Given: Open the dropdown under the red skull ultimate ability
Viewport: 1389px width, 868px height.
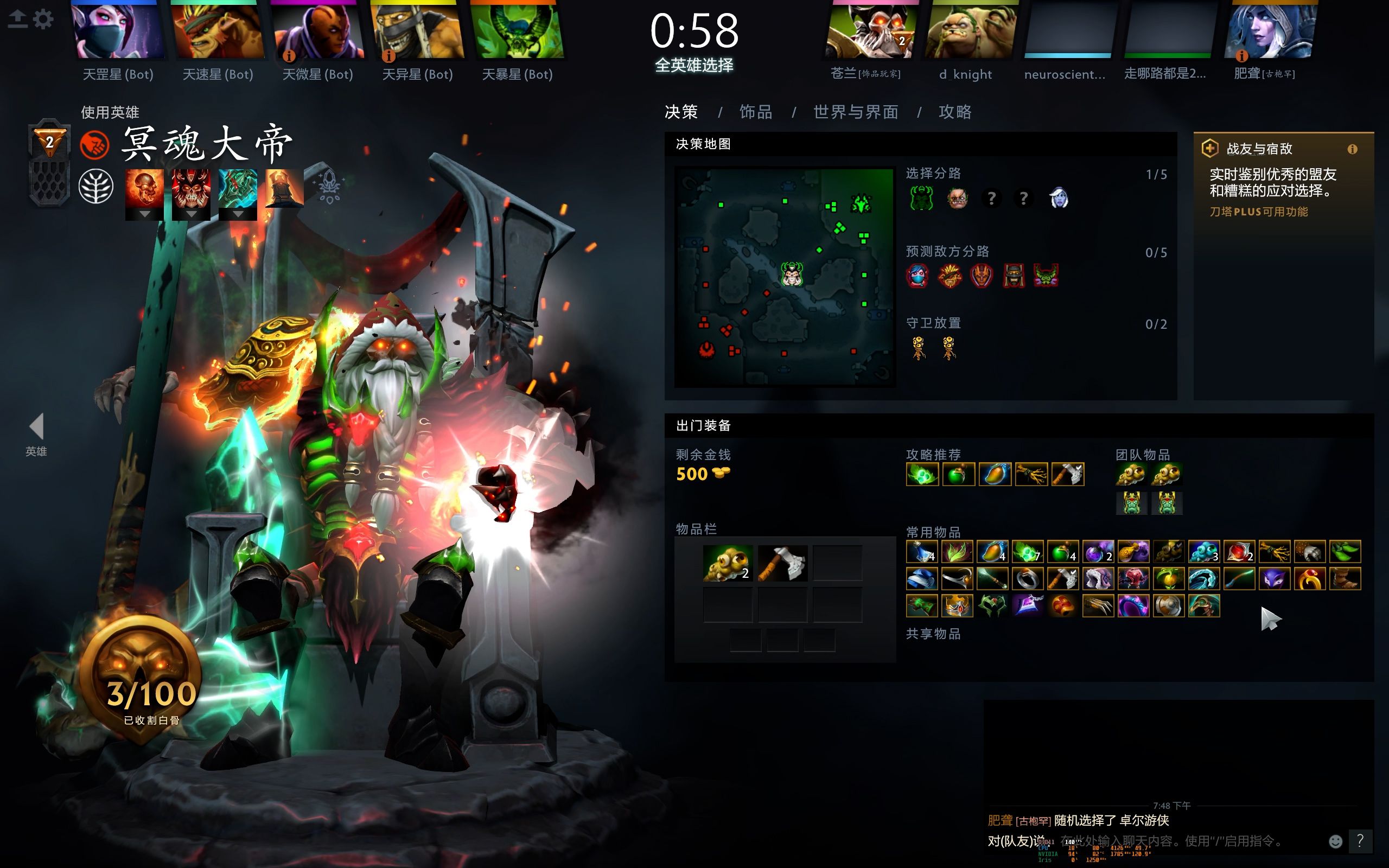Looking at the screenshot, I should point(191,215).
